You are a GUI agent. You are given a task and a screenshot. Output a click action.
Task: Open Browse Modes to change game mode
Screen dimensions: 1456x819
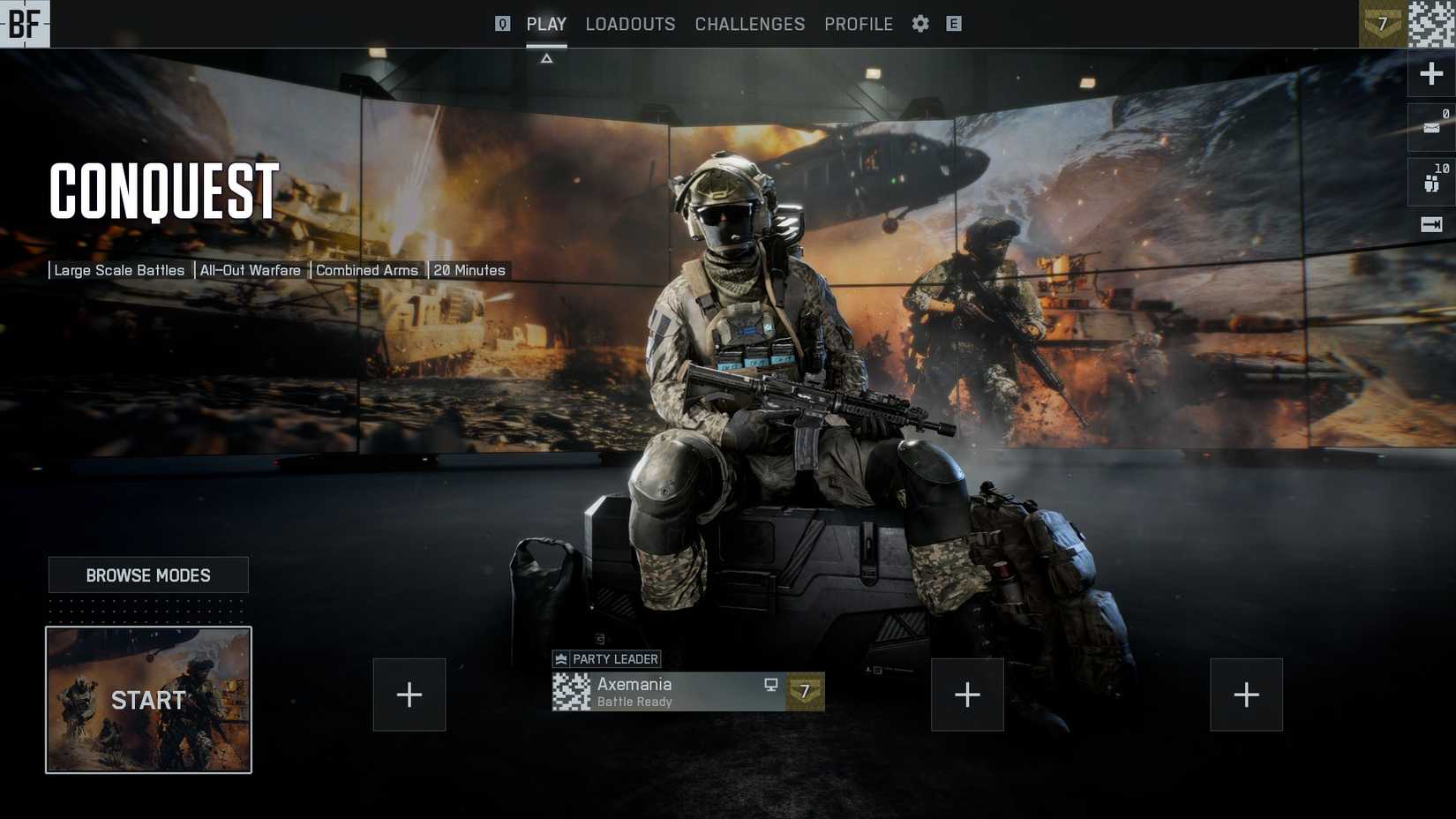(x=148, y=575)
